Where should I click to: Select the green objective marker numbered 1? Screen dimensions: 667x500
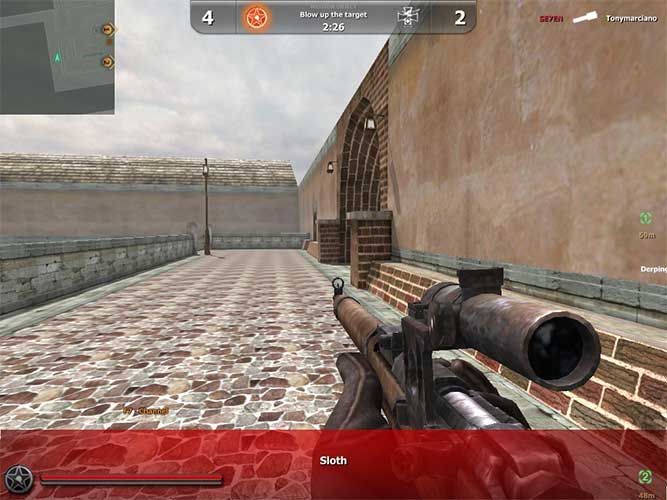click(x=647, y=218)
